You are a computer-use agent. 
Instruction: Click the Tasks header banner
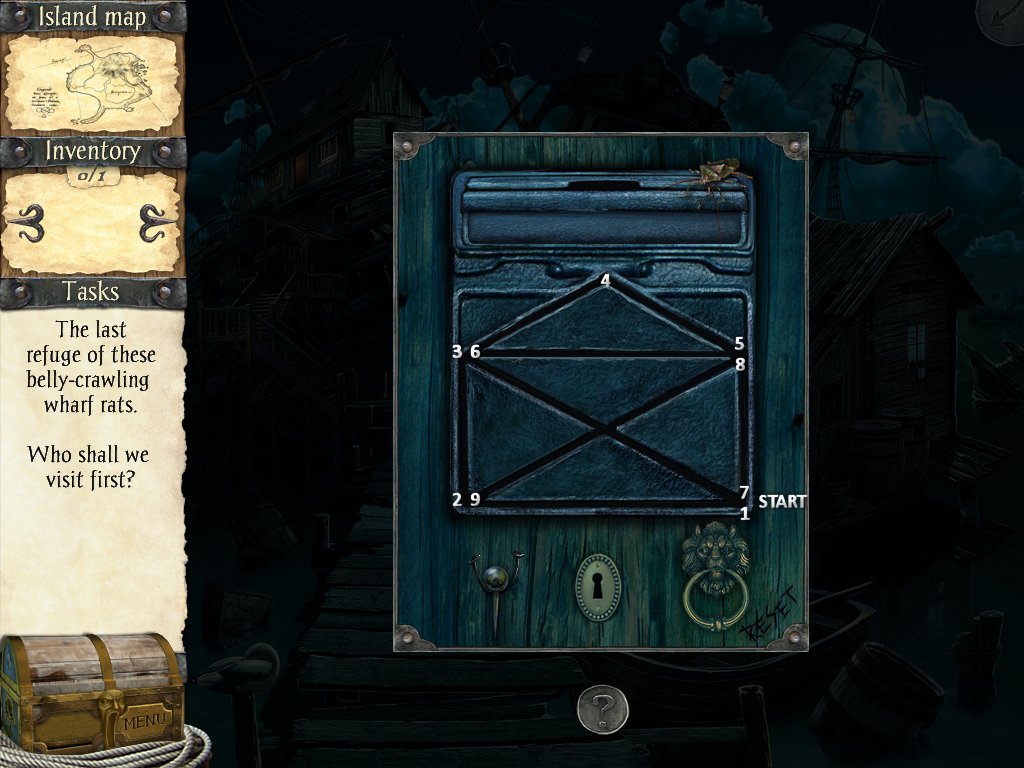point(92,292)
